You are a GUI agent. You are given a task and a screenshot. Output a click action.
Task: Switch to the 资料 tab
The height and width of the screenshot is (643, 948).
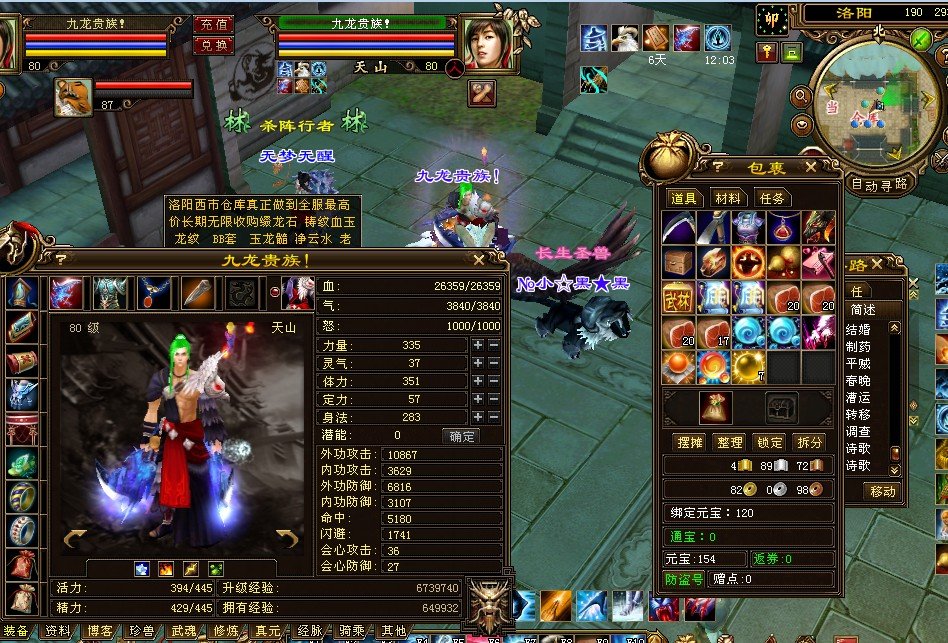click(x=58, y=632)
